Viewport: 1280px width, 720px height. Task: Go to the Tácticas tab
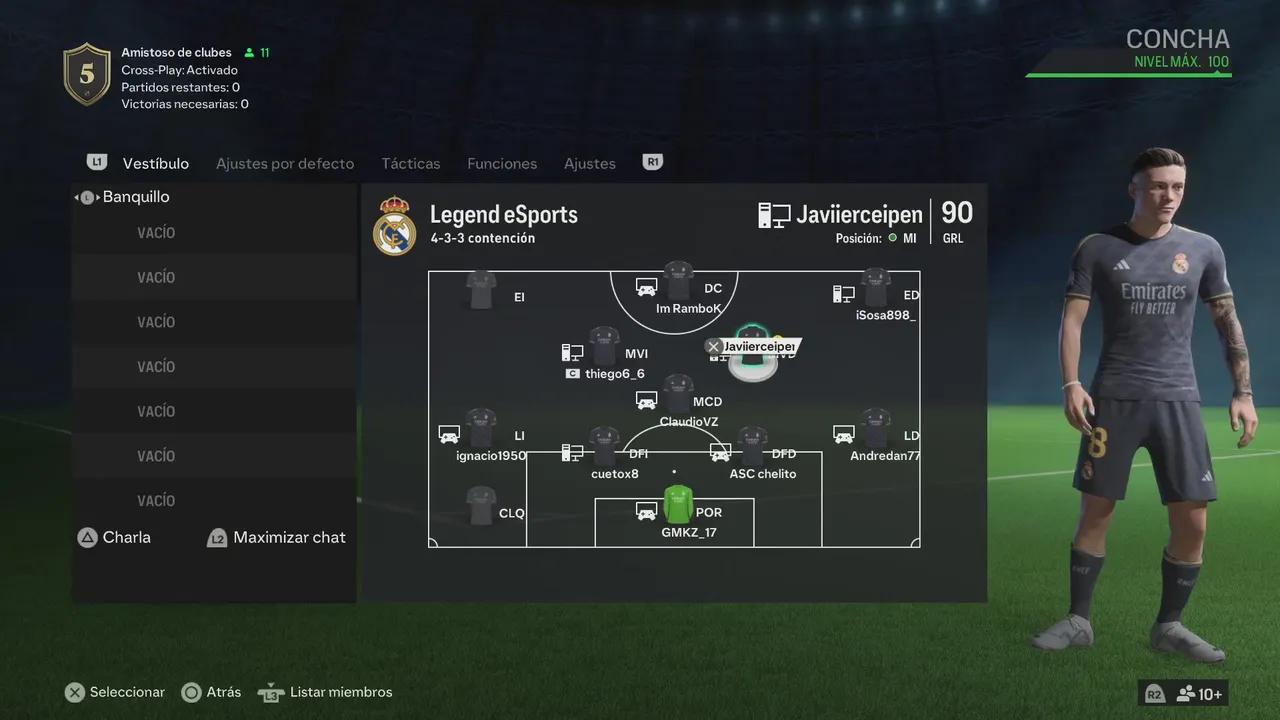pyautogui.click(x=411, y=163)
